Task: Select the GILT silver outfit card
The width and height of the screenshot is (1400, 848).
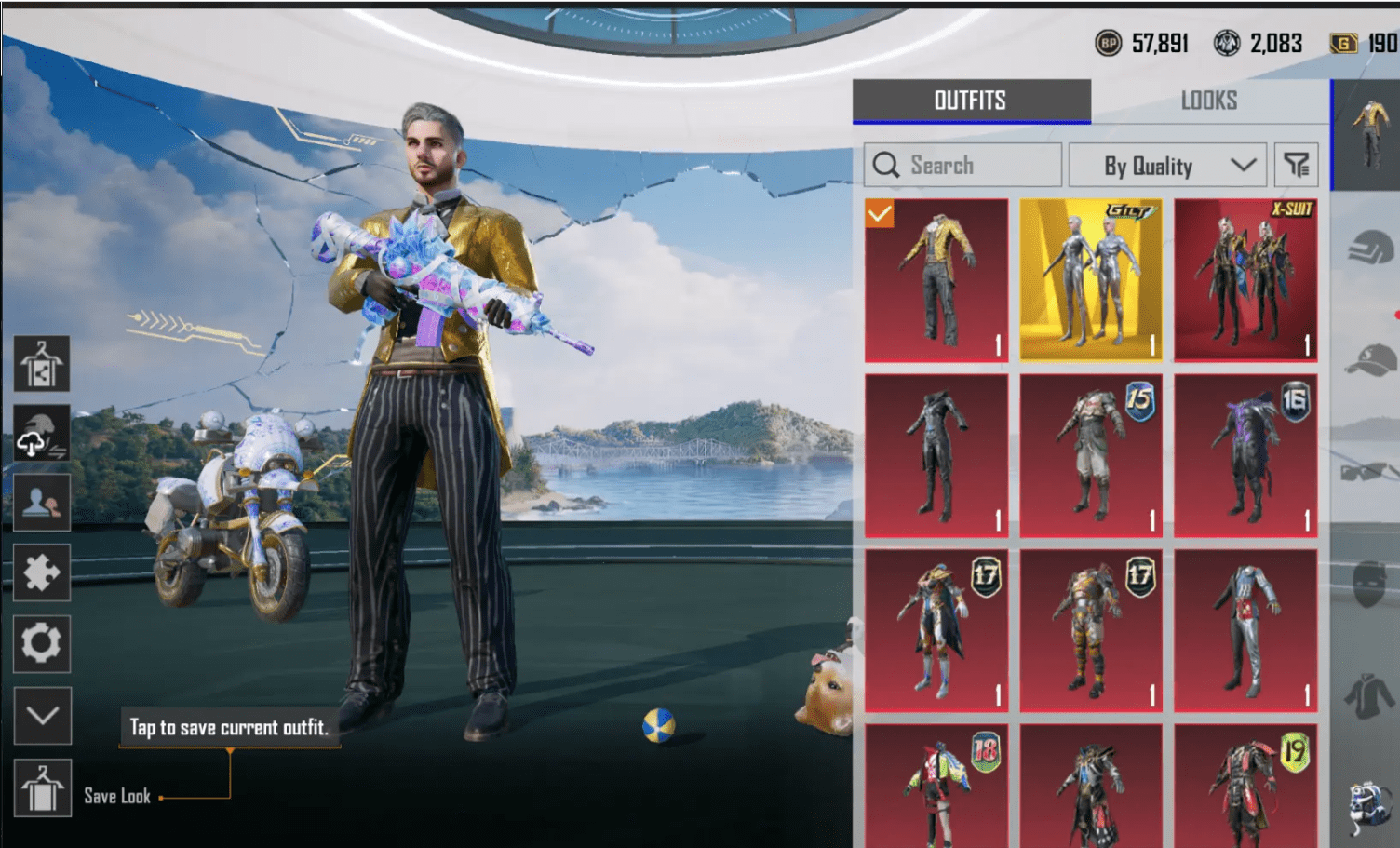Action: pos(1091,279)
